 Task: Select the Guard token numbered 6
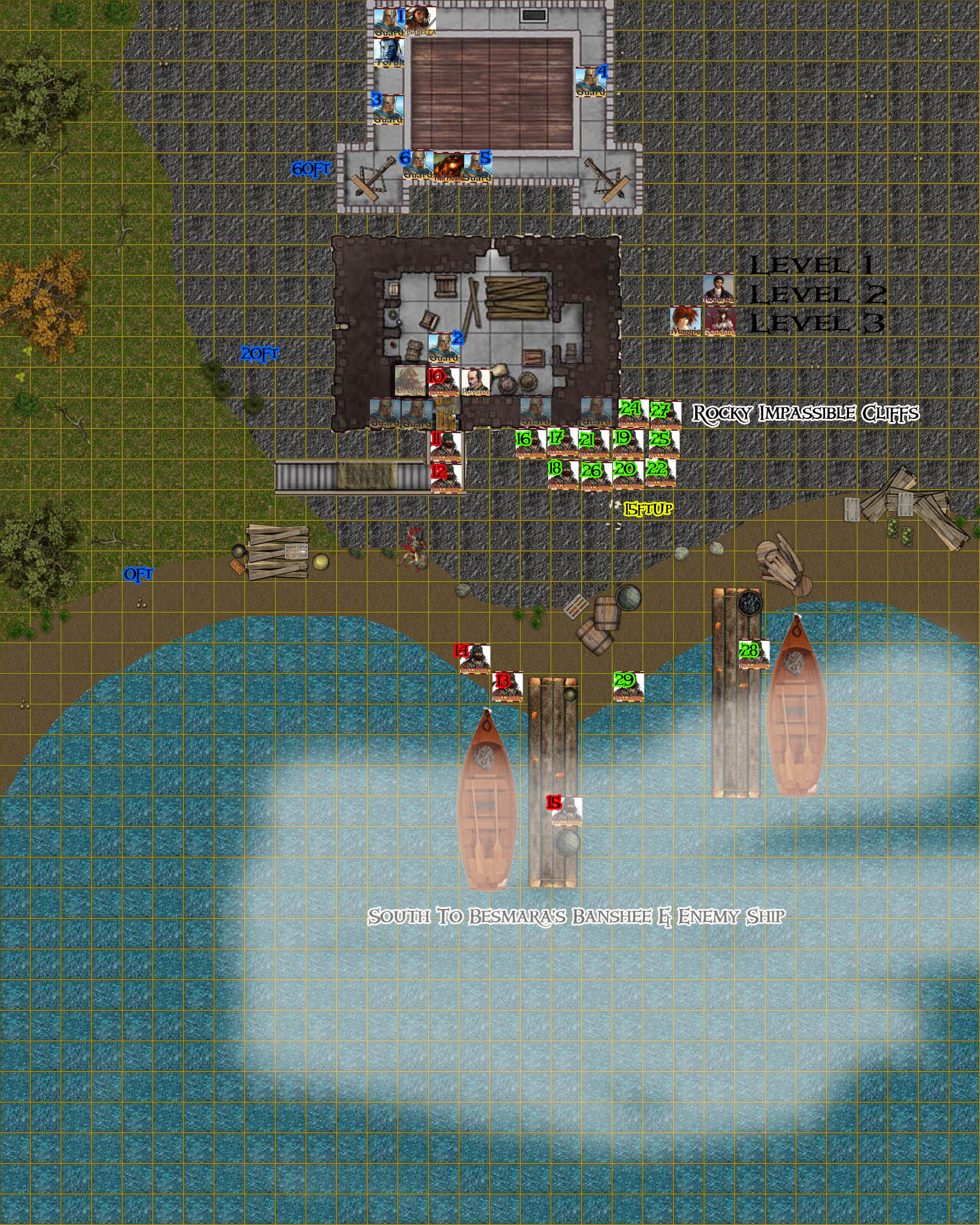[418, 165]
